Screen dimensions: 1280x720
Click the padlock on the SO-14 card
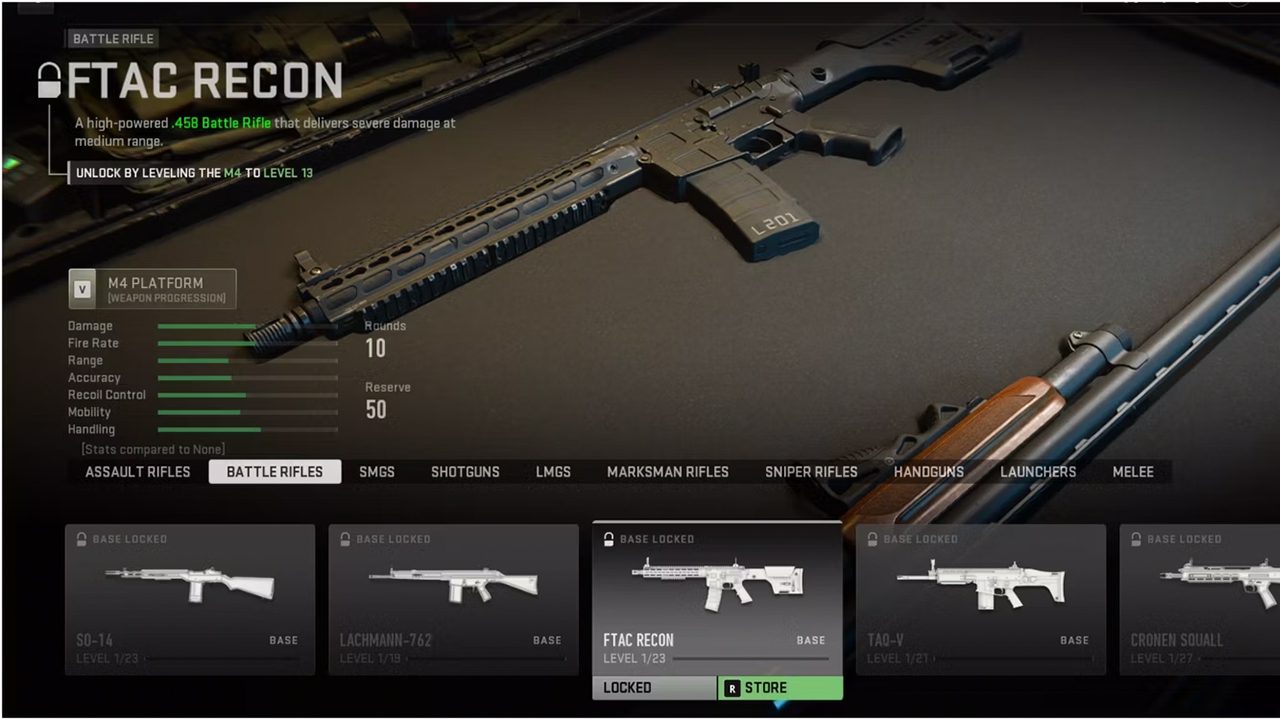pyautogui.click(x=82, y=539)
